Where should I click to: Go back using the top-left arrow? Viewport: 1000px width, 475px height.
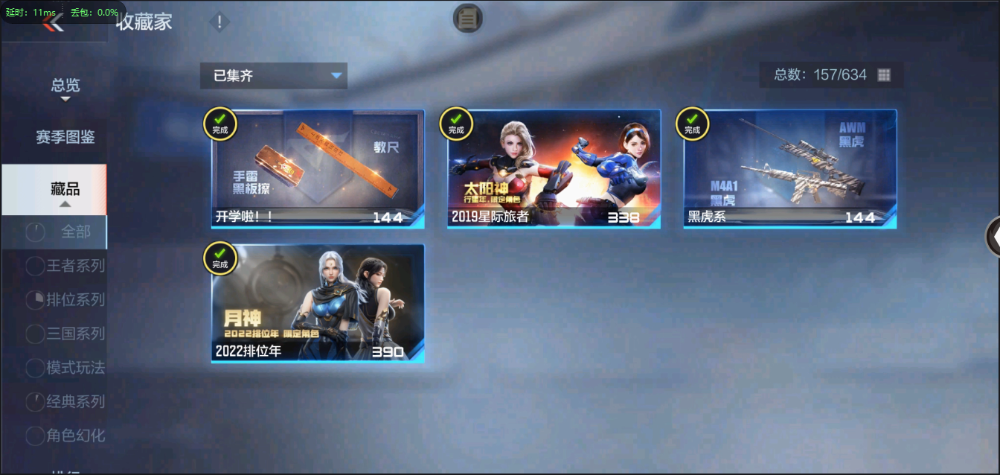(x=54, y=23)
